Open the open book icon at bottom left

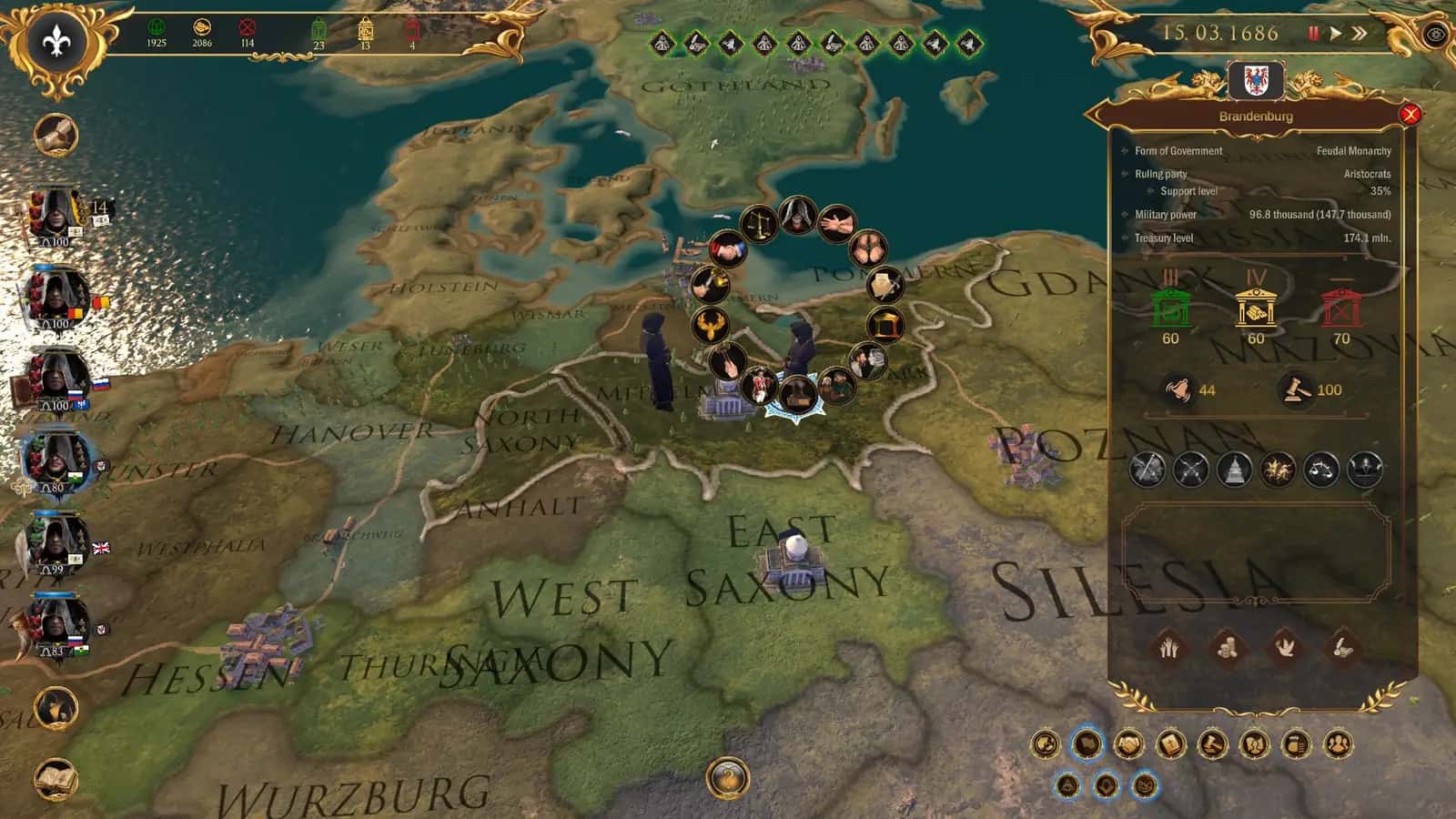56,778
